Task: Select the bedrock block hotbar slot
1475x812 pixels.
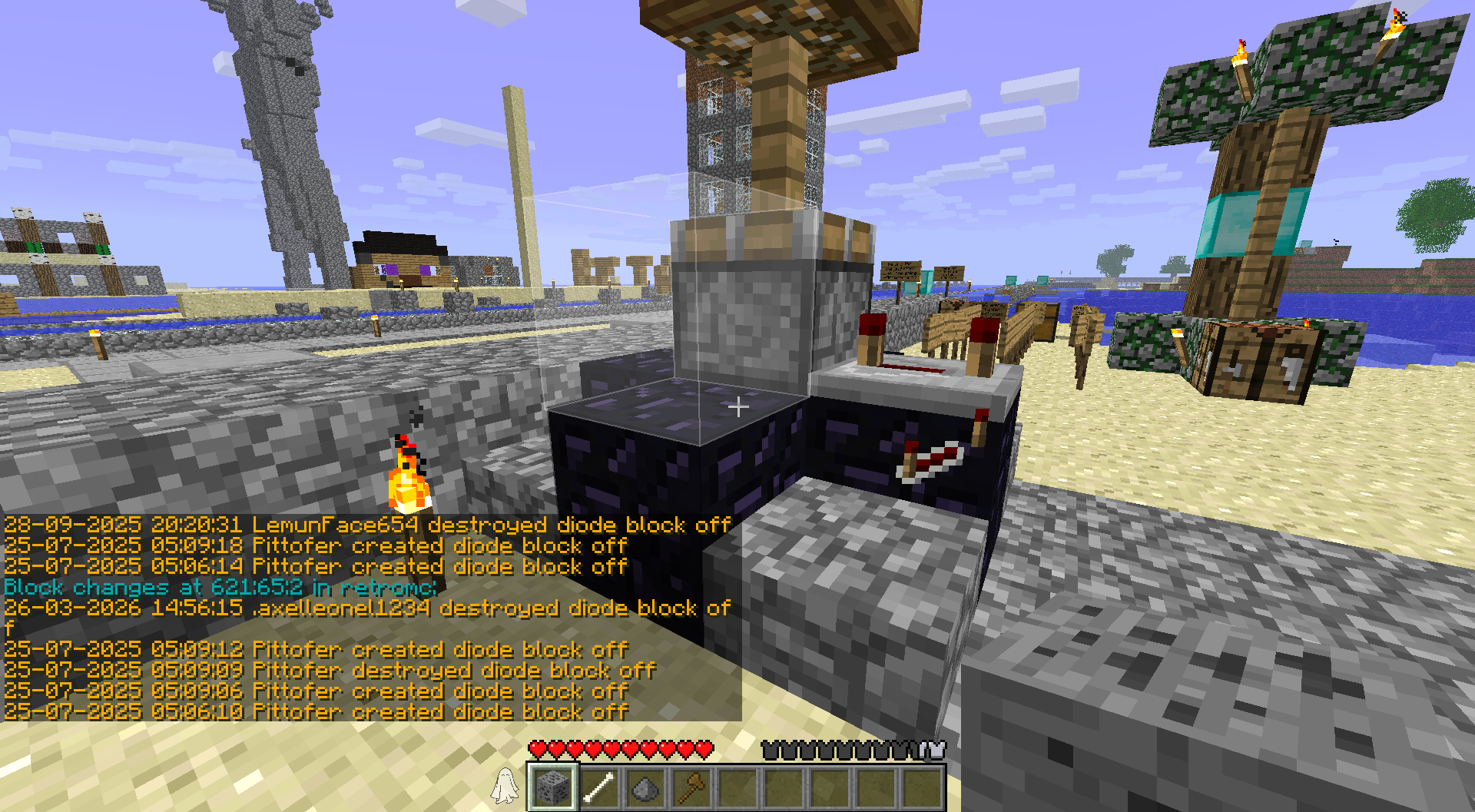Action: tap(552, 787)
